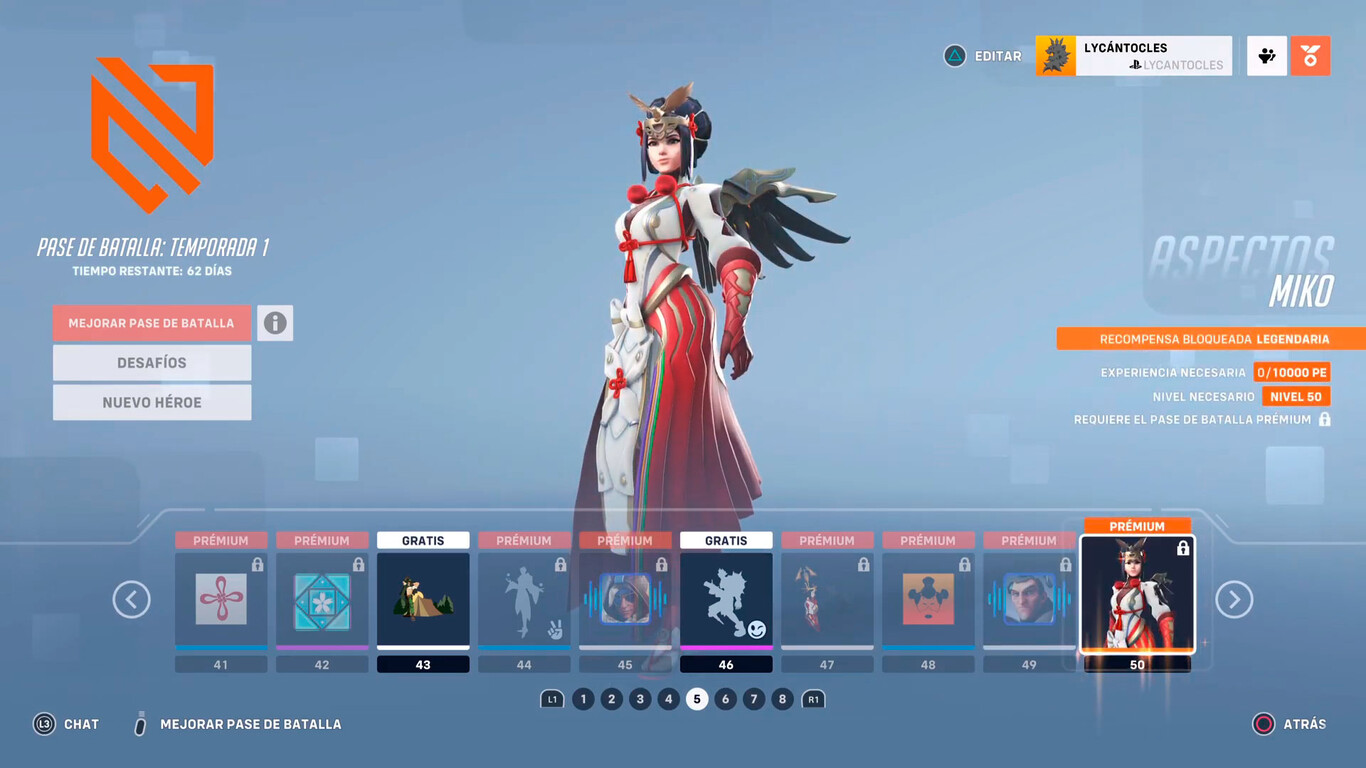Select the emote reward icon on tier 46

click(726, 598)
